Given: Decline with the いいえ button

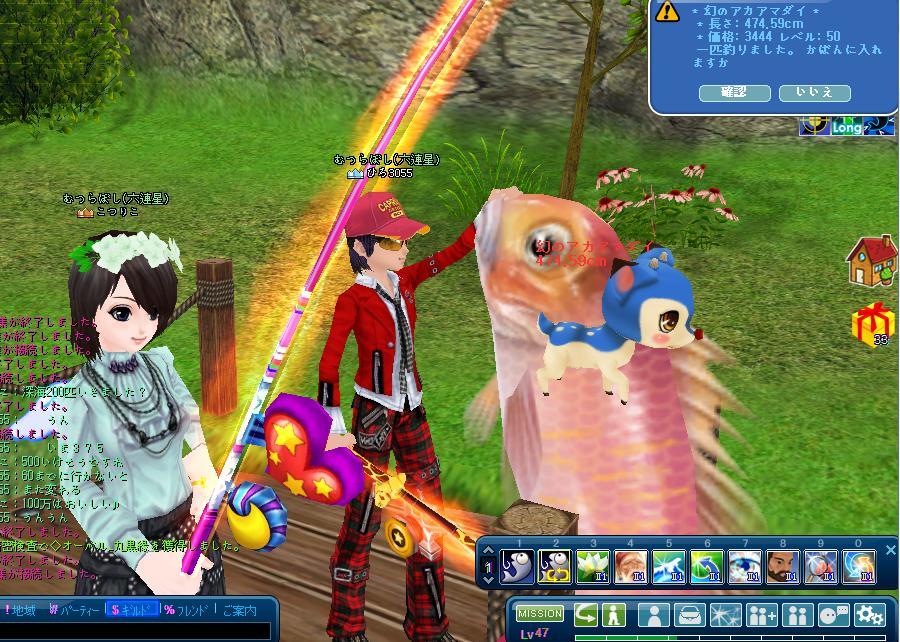Looking at the screenshot, I should [x=816, y=92].
